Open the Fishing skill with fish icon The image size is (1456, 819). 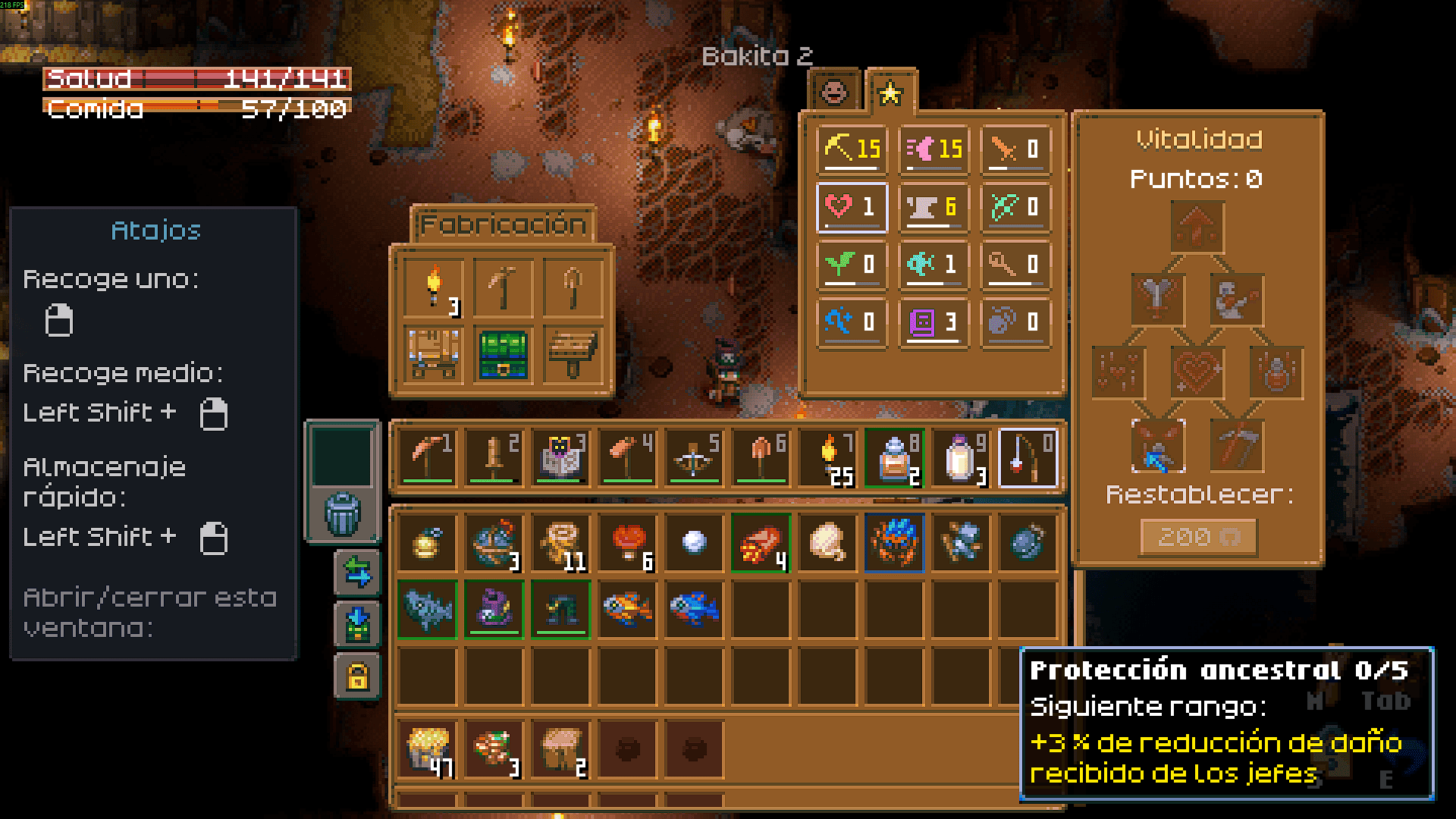click(x=934, y=264)
